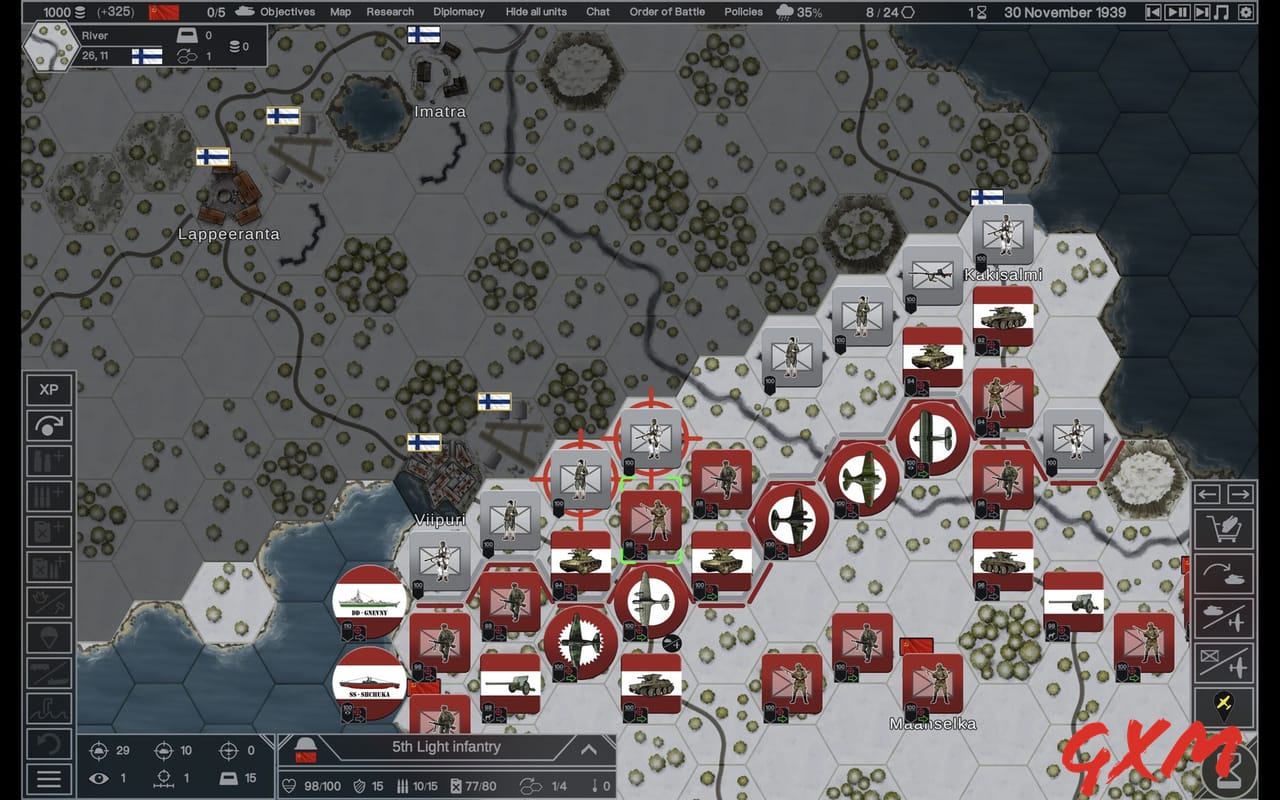Viewport: 1280px width, 800px height.
Task: Open the XP panel
Action: tap(49, 390)
